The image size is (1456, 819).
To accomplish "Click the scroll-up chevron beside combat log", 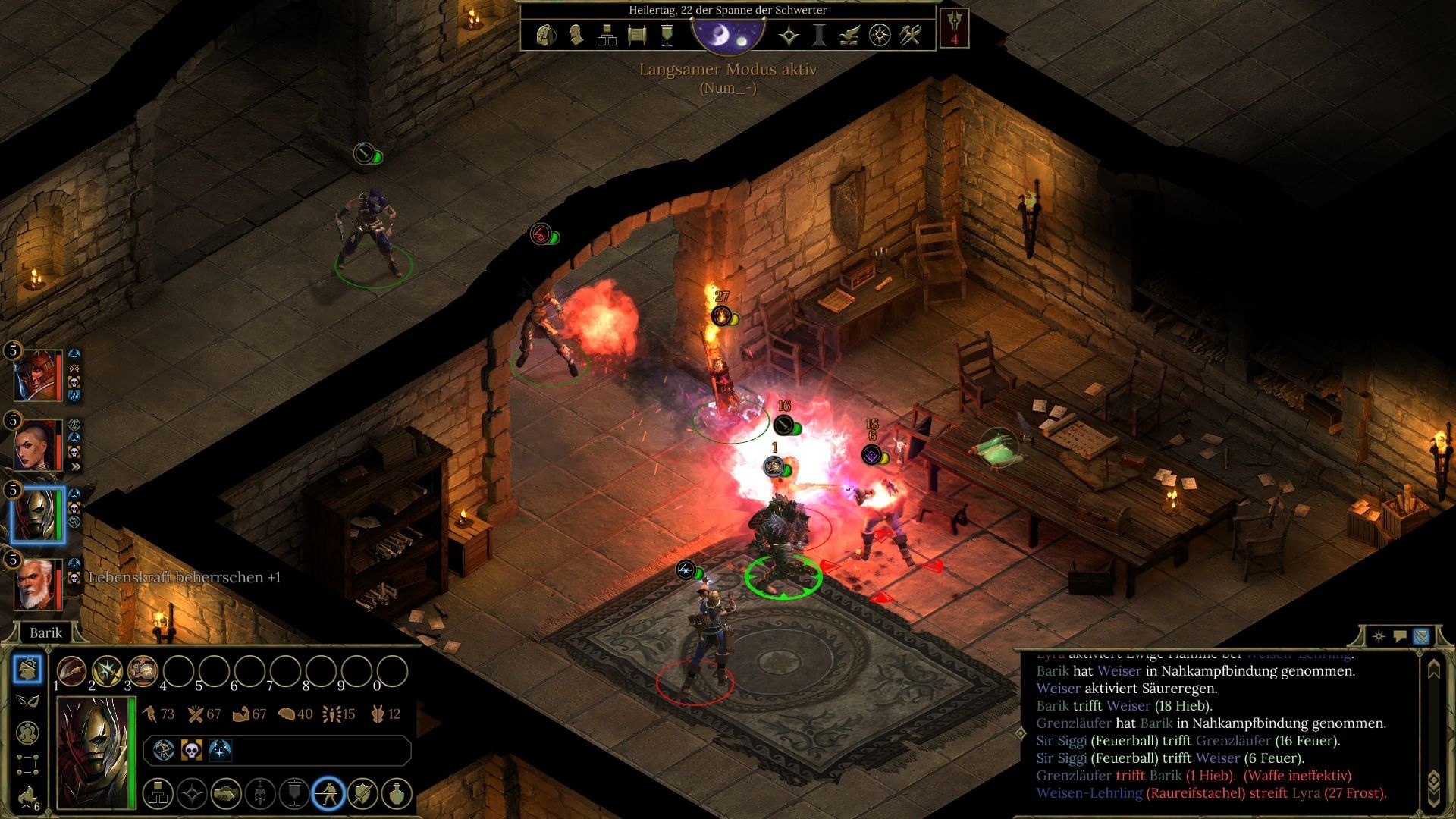I will tap(1433, 670).
